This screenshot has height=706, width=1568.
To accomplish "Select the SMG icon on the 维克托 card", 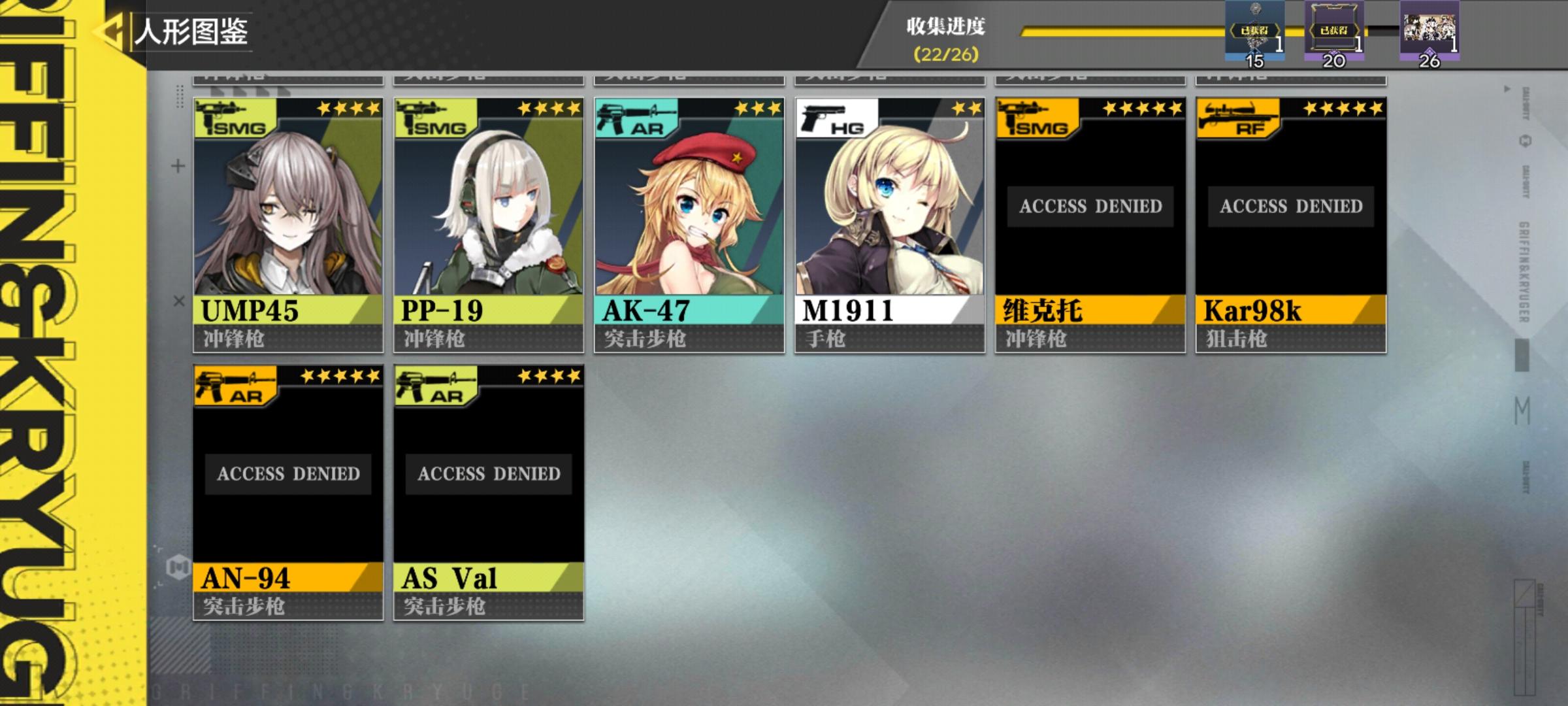I will (1032, 116).
